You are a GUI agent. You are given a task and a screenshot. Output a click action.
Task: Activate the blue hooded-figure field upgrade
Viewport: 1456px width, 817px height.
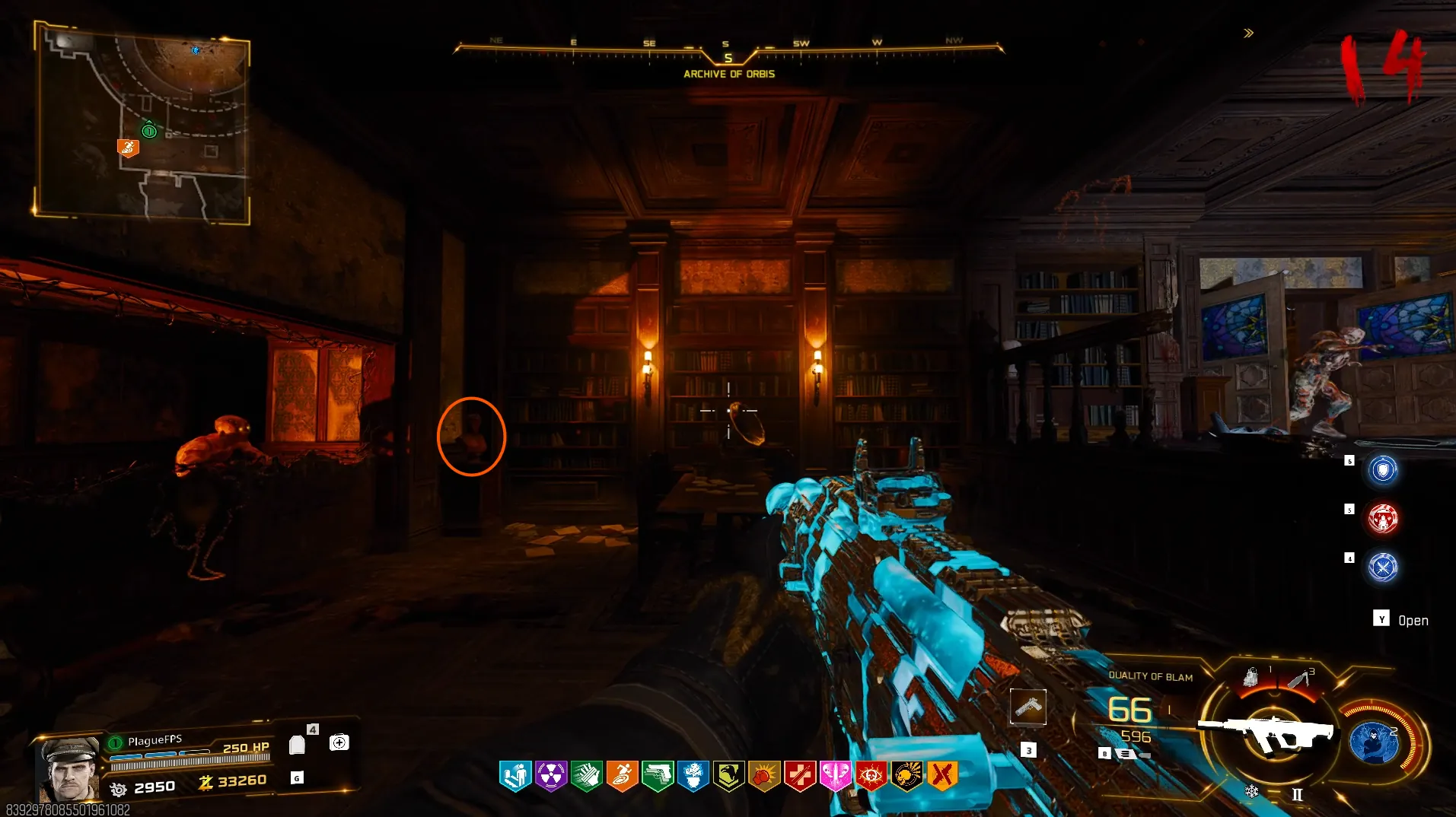point(1374,742)
